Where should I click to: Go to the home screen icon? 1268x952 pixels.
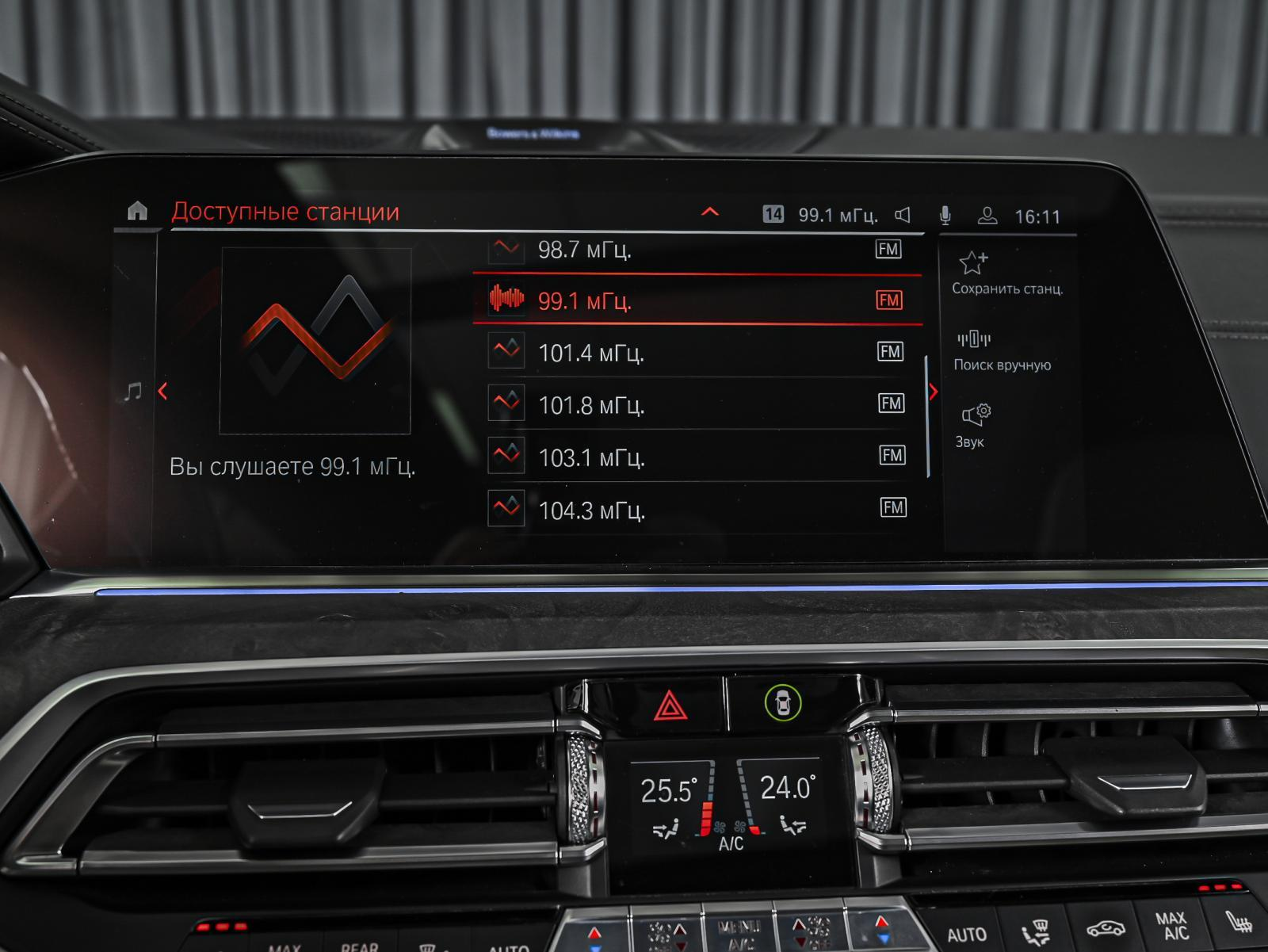click(138, 211)
